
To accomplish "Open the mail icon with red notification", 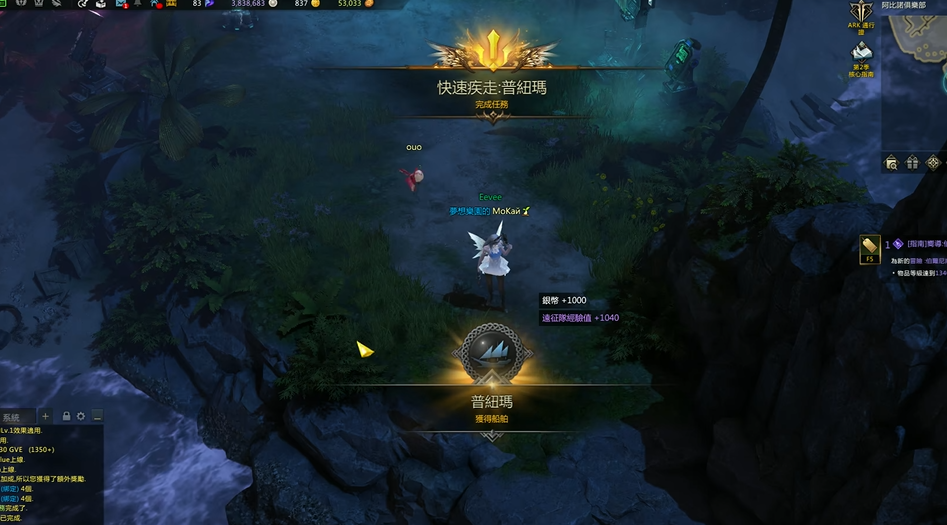I will [x=124, y=5].
